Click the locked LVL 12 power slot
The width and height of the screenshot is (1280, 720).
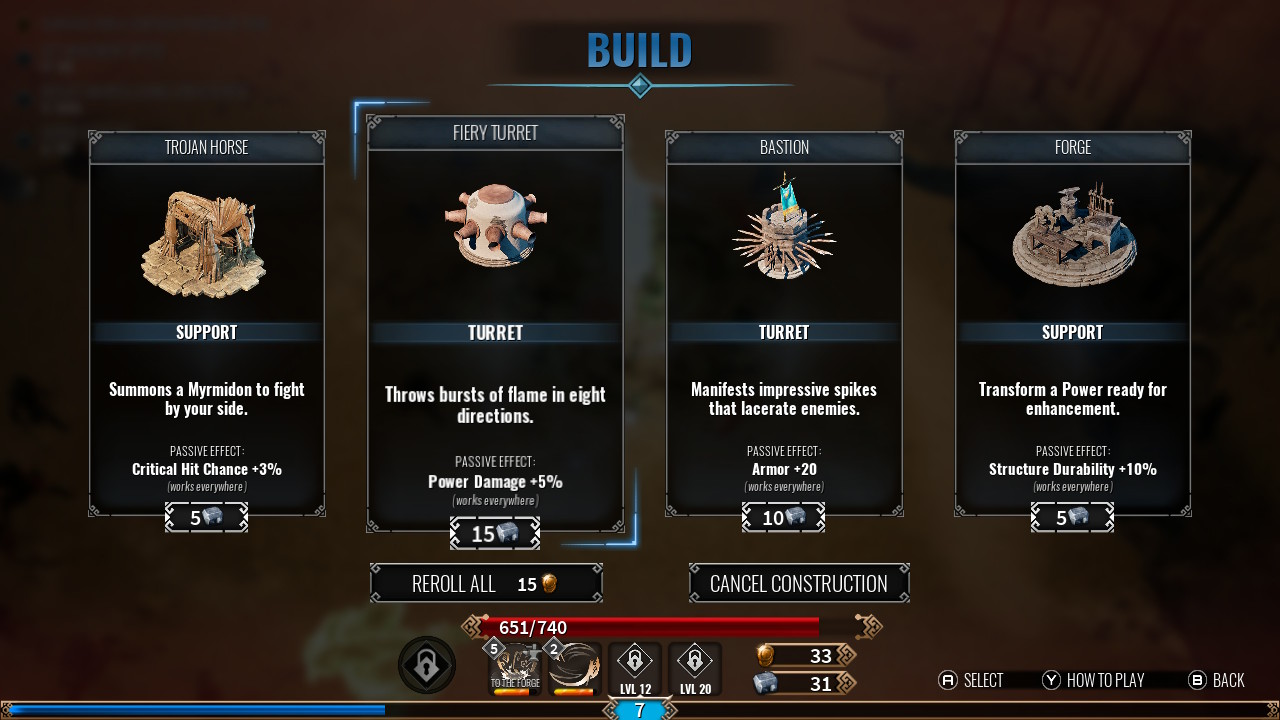635,668
